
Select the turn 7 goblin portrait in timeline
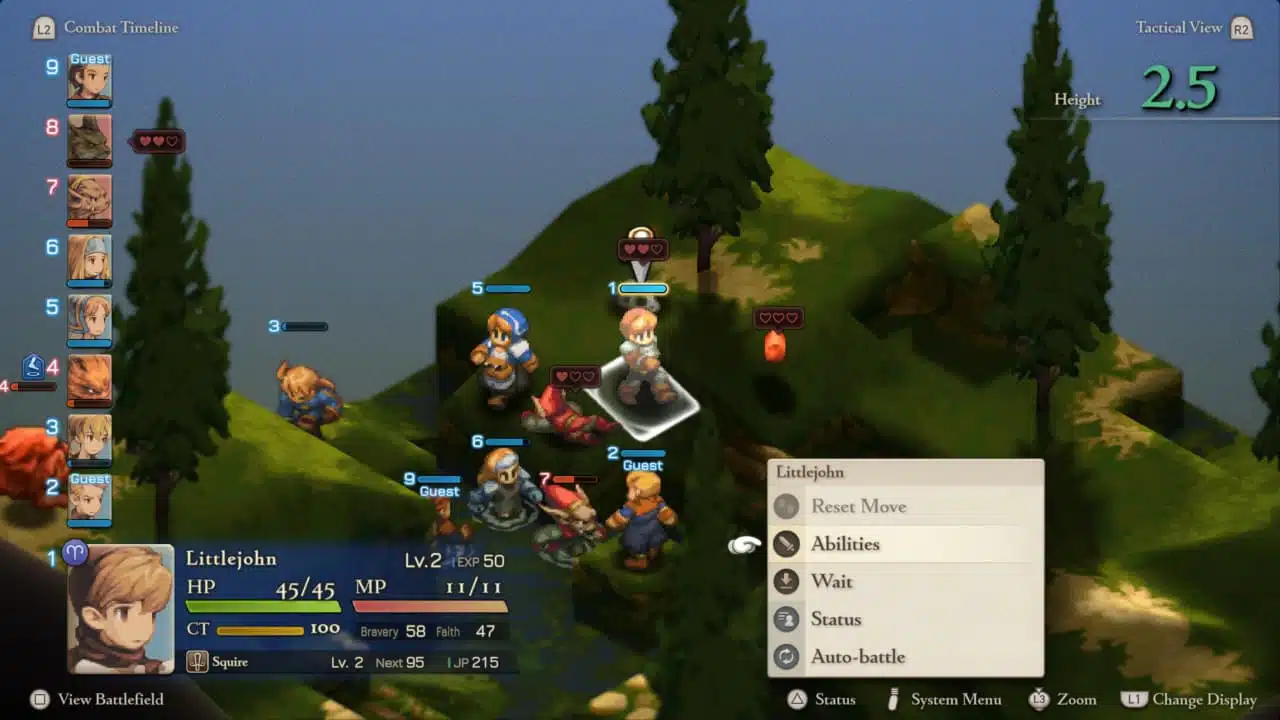[x=89, y=199]
